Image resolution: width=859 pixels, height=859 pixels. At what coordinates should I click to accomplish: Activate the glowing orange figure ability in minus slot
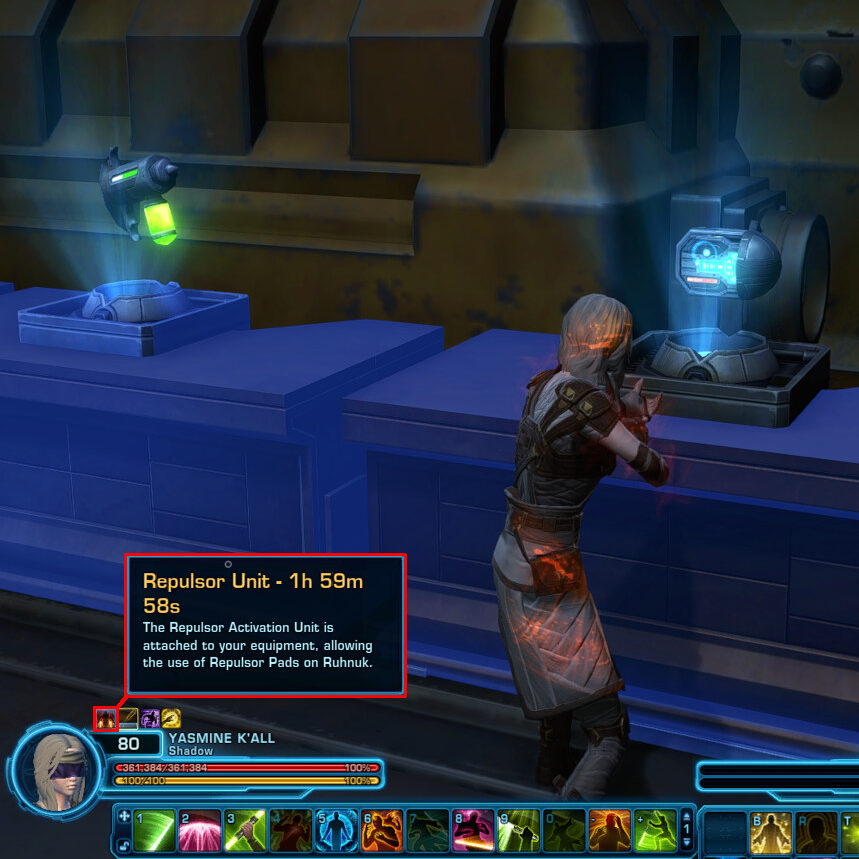coord(609,830)
